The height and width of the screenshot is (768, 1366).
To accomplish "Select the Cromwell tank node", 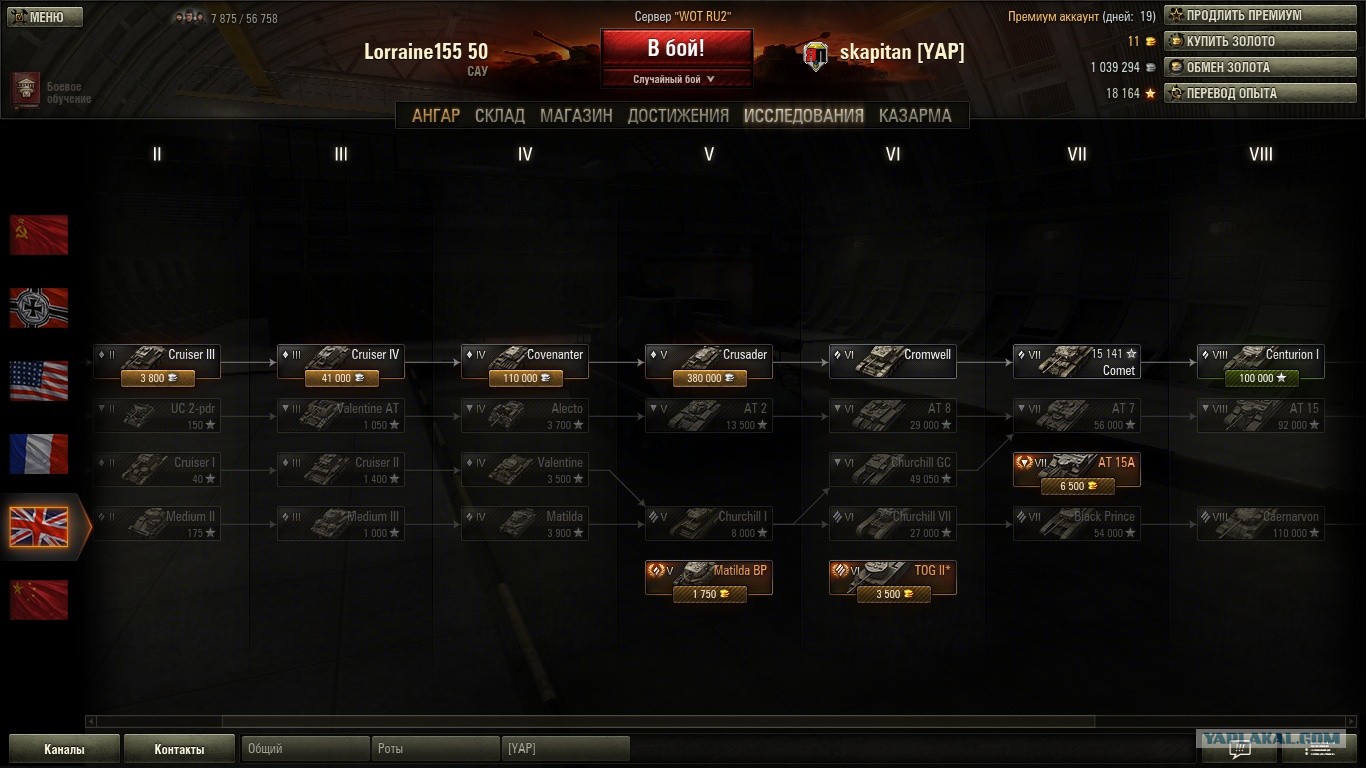I will pyautogui.click(x=892, y=361).
